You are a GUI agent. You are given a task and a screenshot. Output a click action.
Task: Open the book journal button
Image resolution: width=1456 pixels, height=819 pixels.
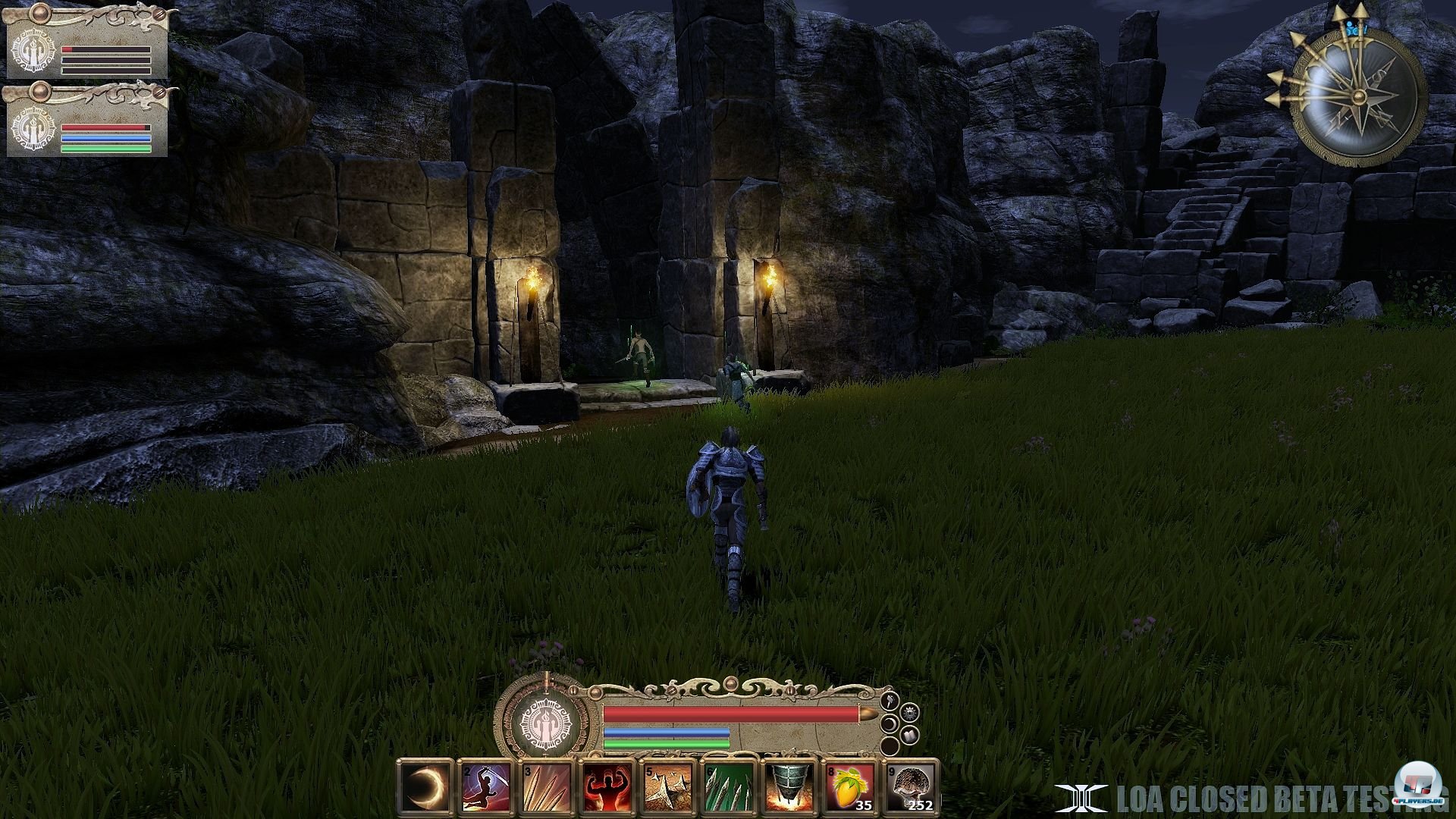click(912, 734)
